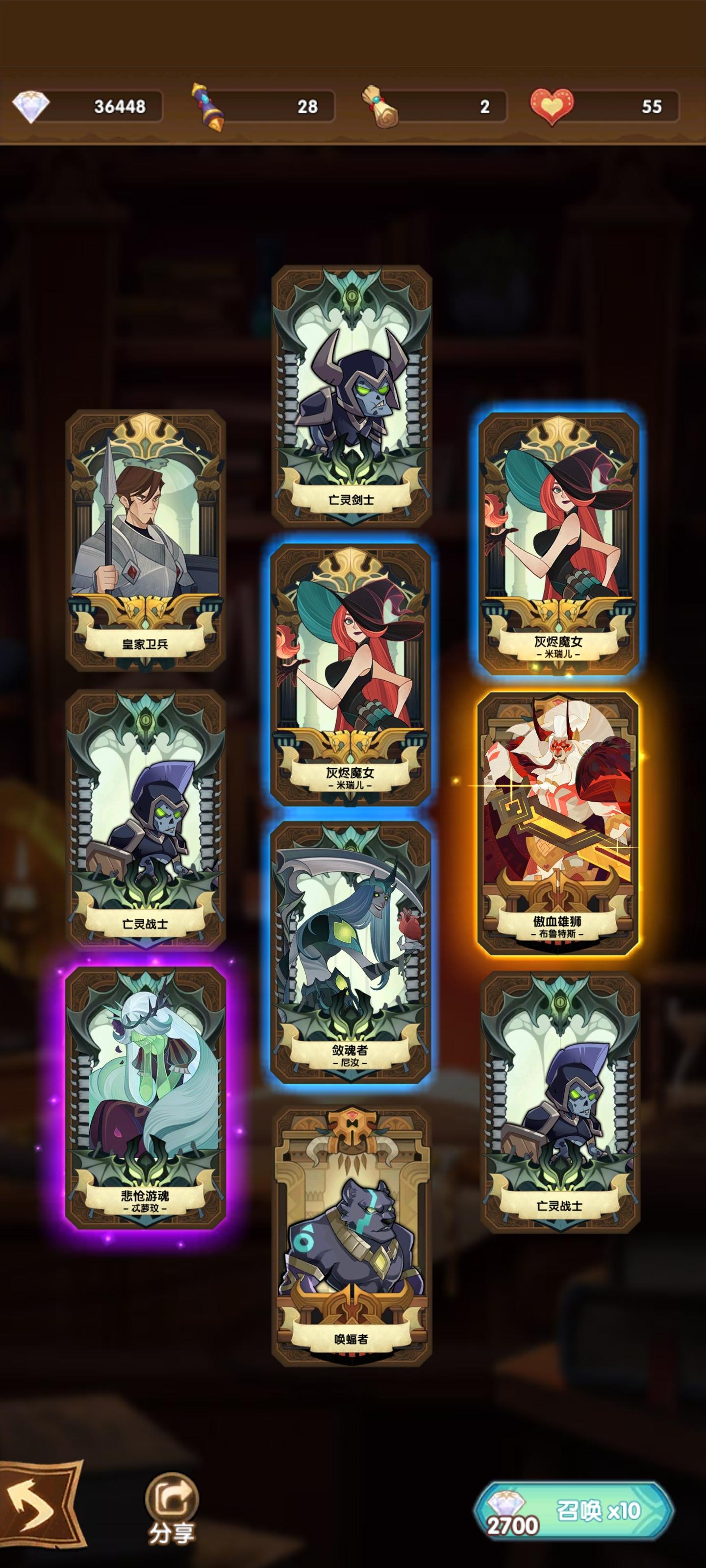Select the summon scroll icon in top bar
The width and height of the screenshot is (706, 1568).
tap(207, 106)
